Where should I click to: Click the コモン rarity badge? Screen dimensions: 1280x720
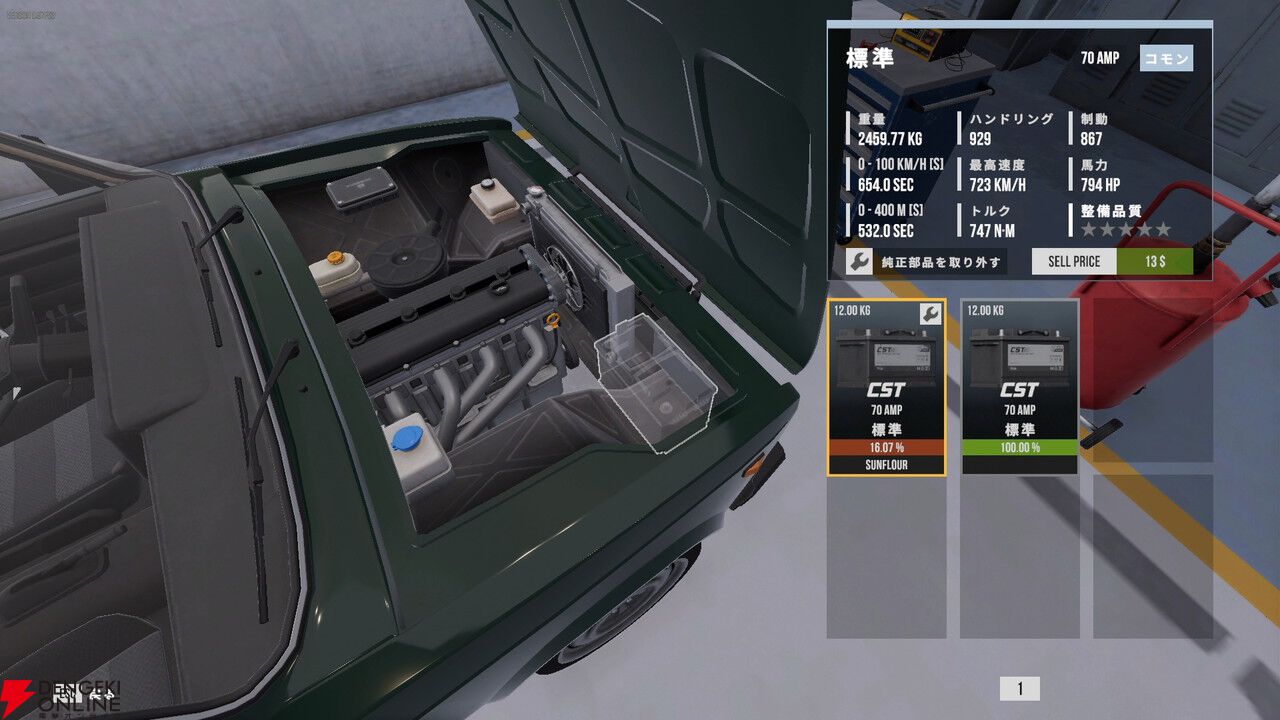click(x=1166, y=58)
